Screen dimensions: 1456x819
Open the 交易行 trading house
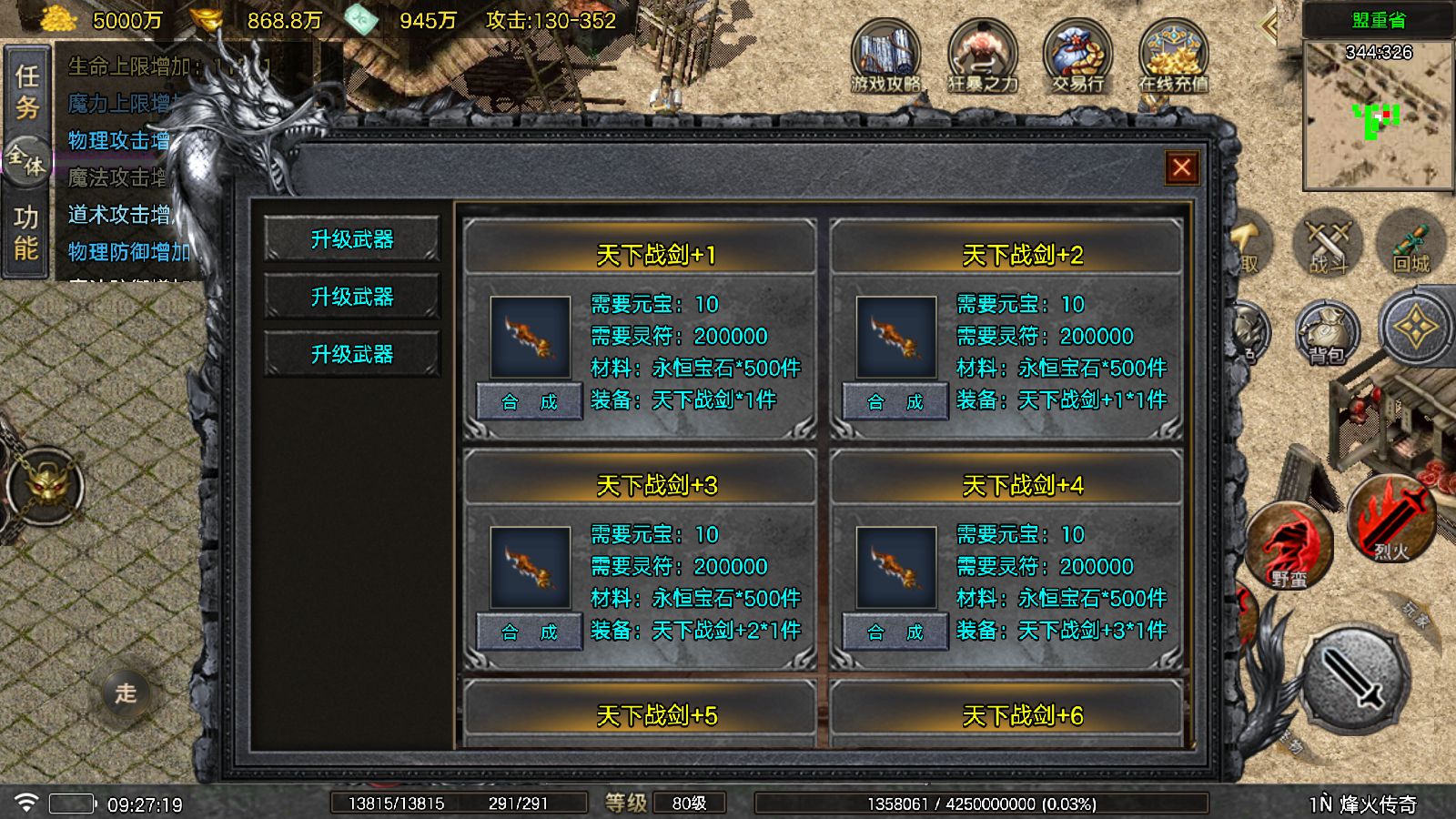pos(1078,58)
